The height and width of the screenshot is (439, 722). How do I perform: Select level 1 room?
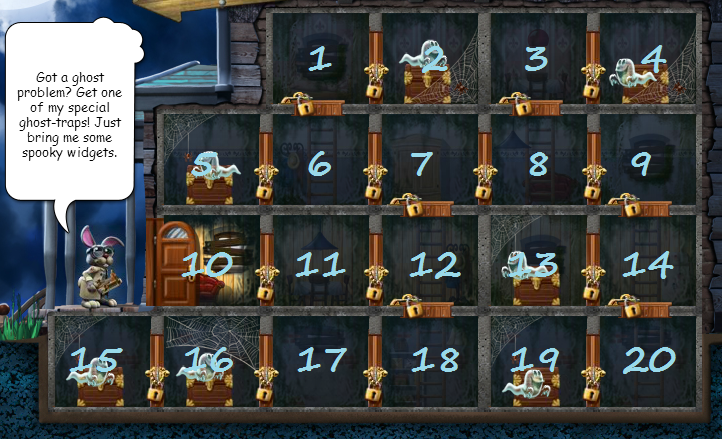(320, 58)
